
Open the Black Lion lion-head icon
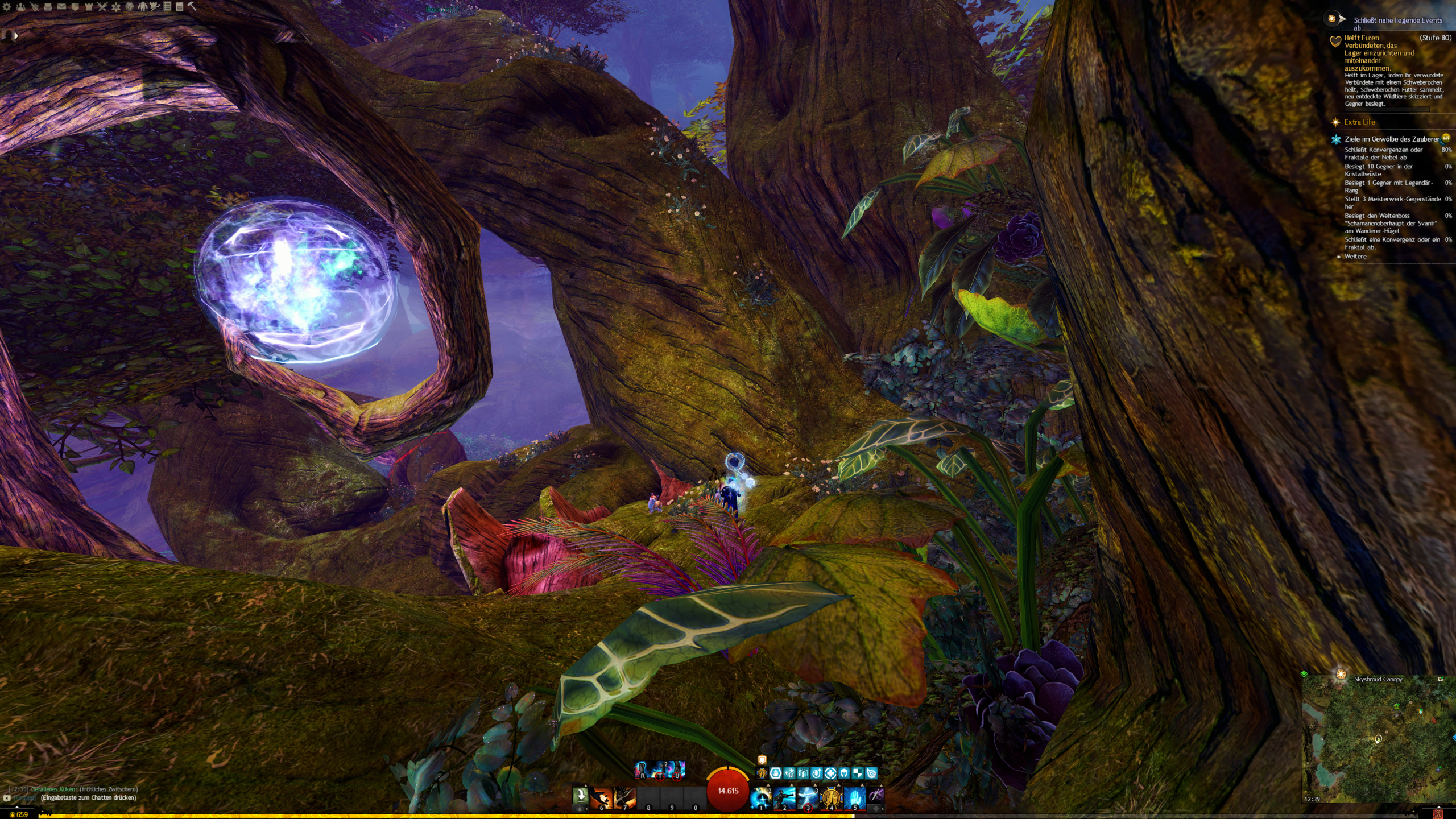point(130,7)
